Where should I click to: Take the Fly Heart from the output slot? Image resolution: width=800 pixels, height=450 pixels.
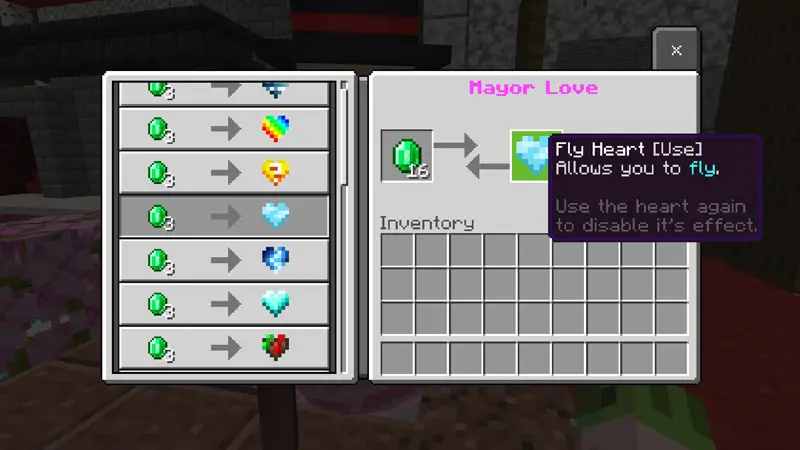point(532,157)
